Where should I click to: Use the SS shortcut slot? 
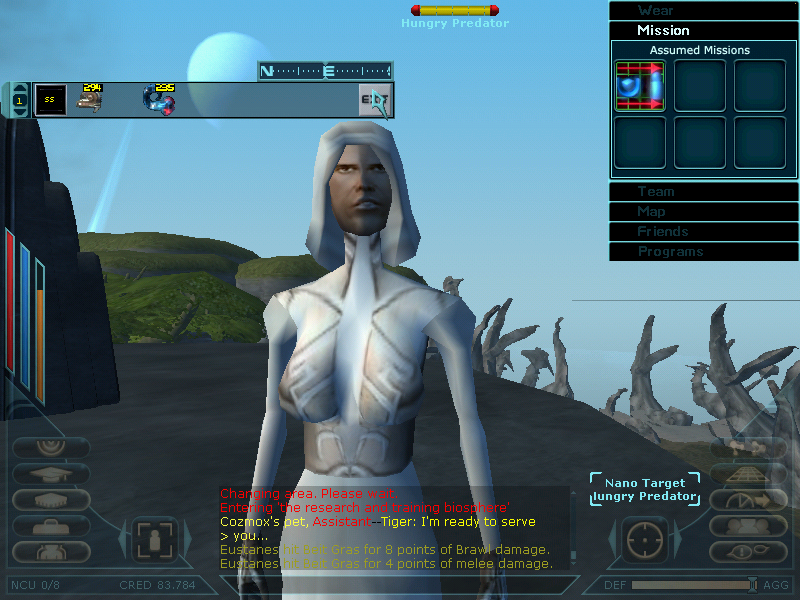pos(50,100)
